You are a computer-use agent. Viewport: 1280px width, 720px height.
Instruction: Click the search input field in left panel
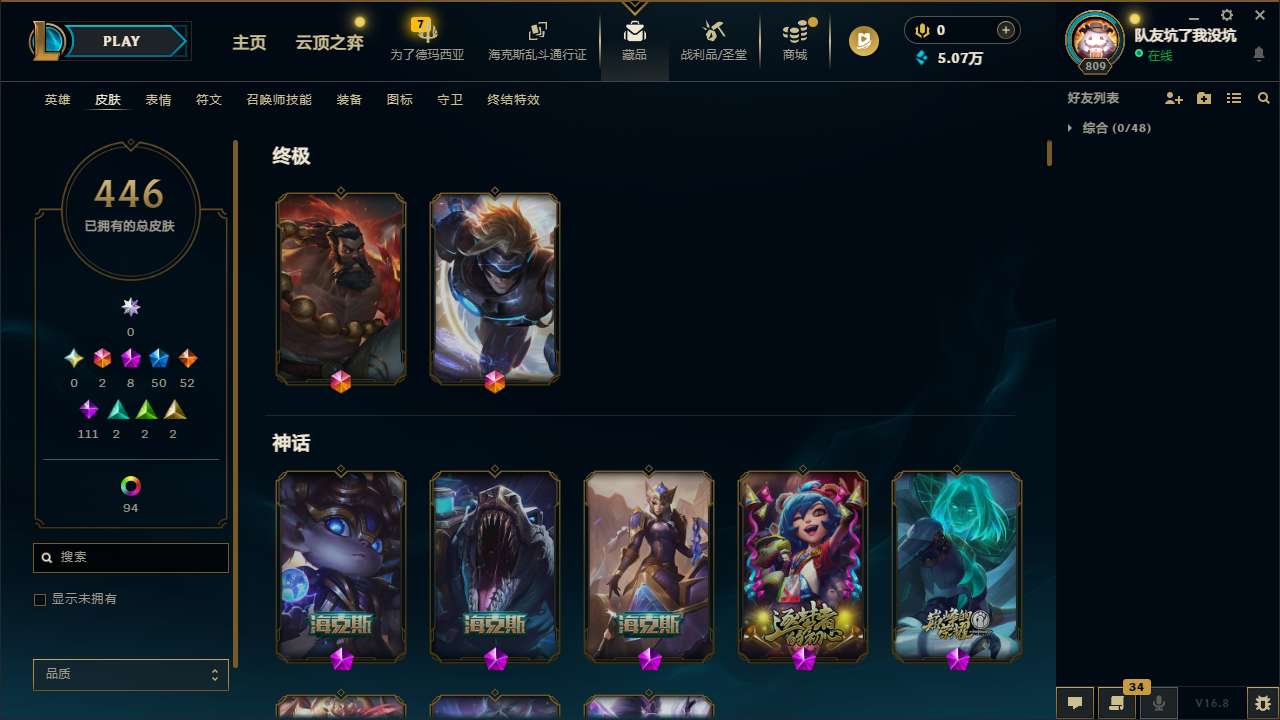pos(130,557)
